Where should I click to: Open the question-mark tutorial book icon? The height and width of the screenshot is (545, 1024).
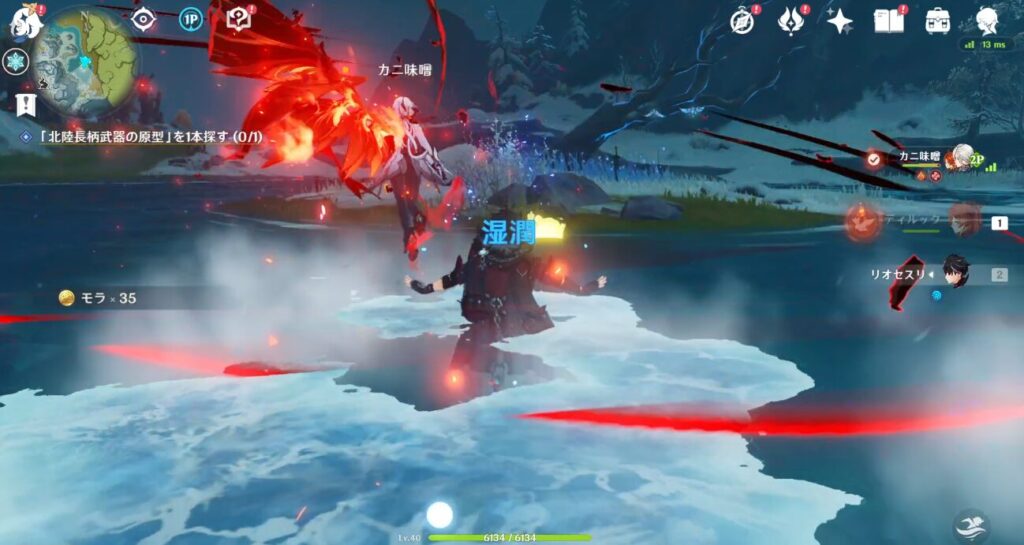click(x=238, y=19)
